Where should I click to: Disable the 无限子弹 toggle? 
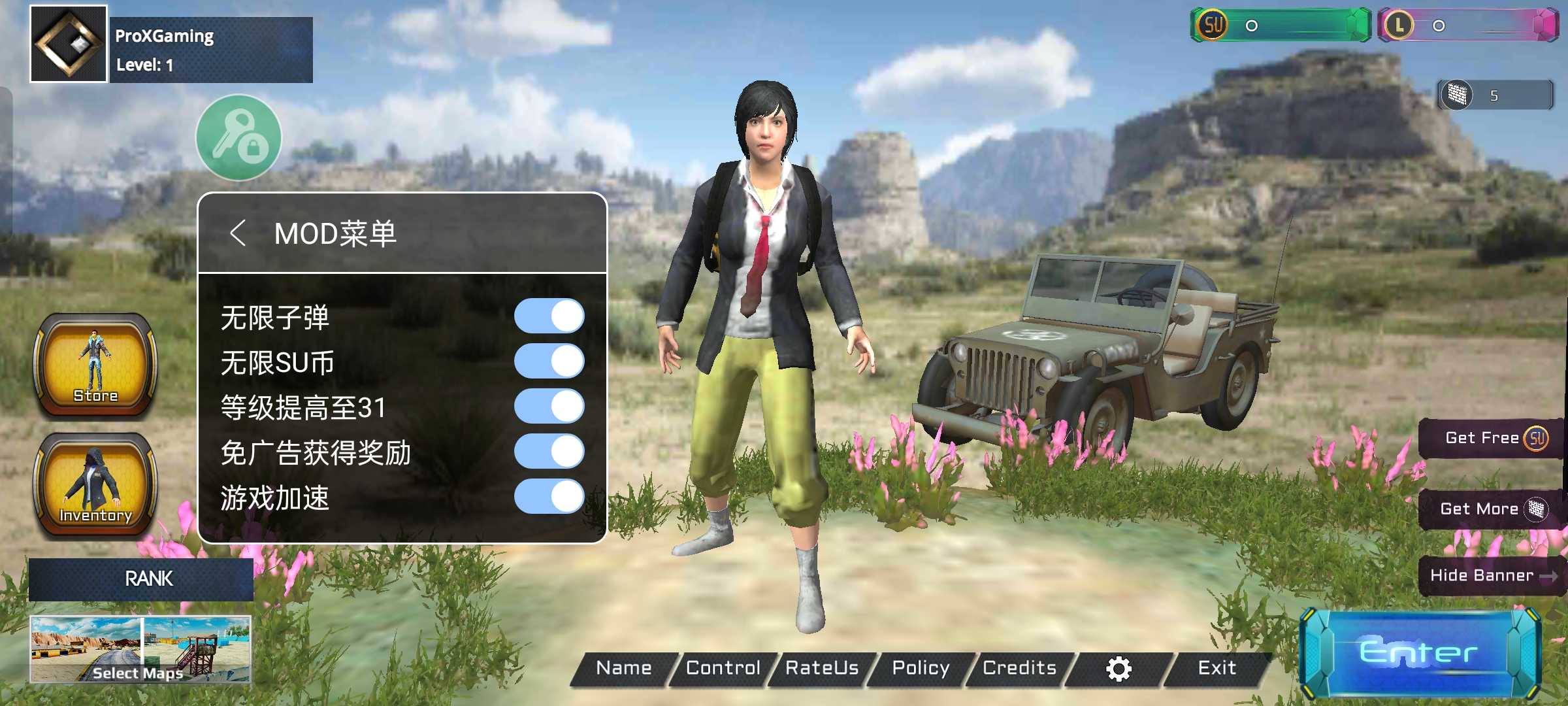coord(549,315)
